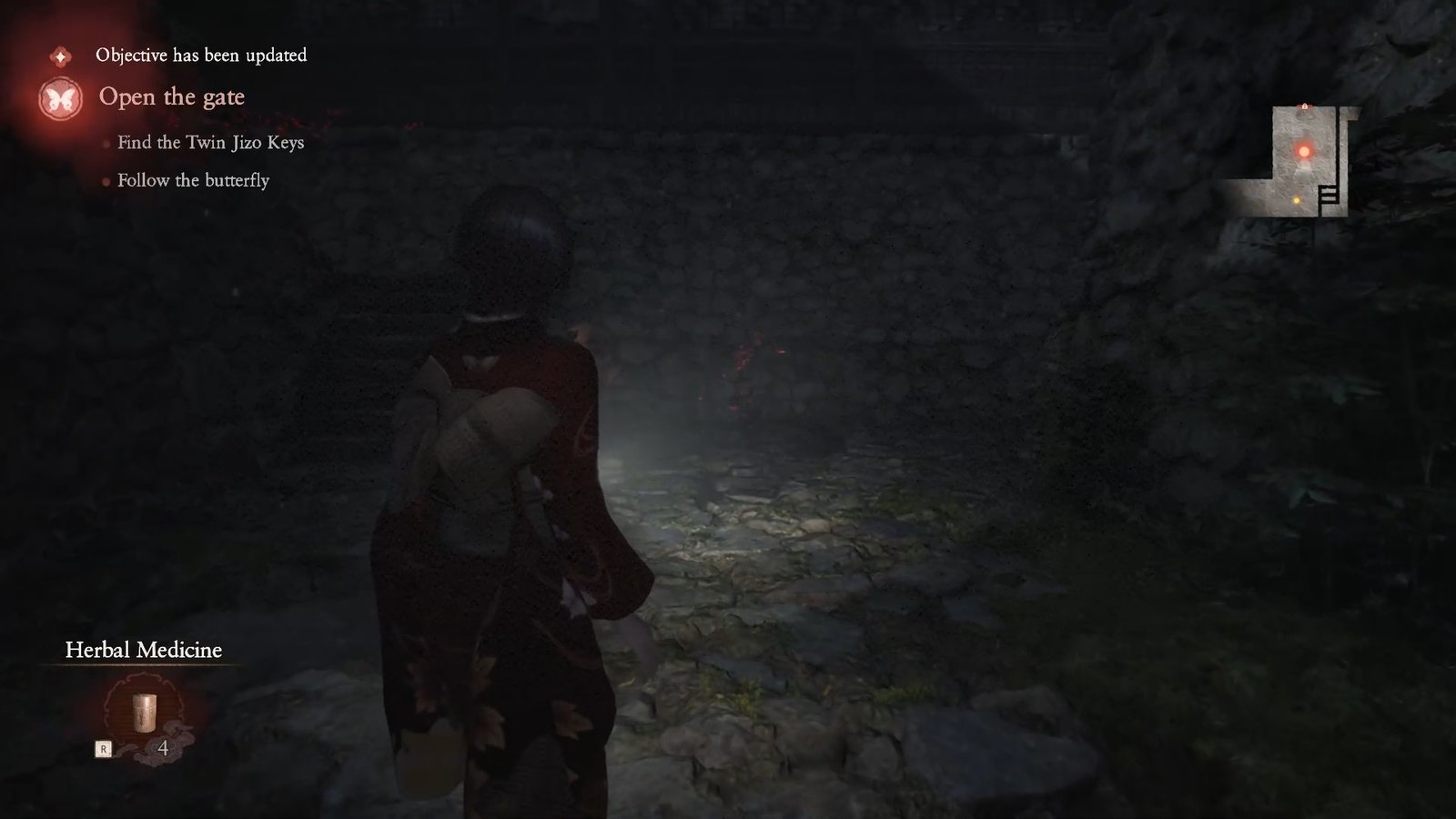
Task: Click the red enemy marker on the minimap
Action: click(1305, 151)
